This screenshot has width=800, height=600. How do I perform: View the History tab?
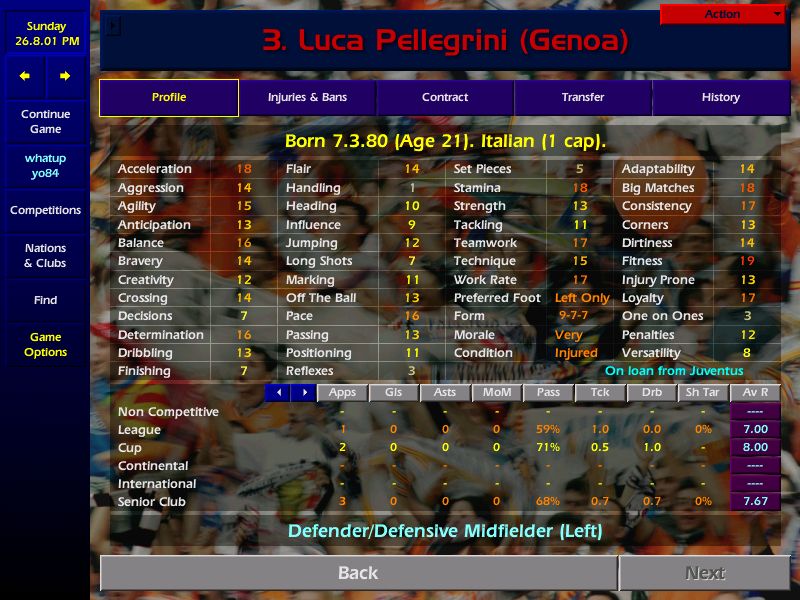click(720, 98)
